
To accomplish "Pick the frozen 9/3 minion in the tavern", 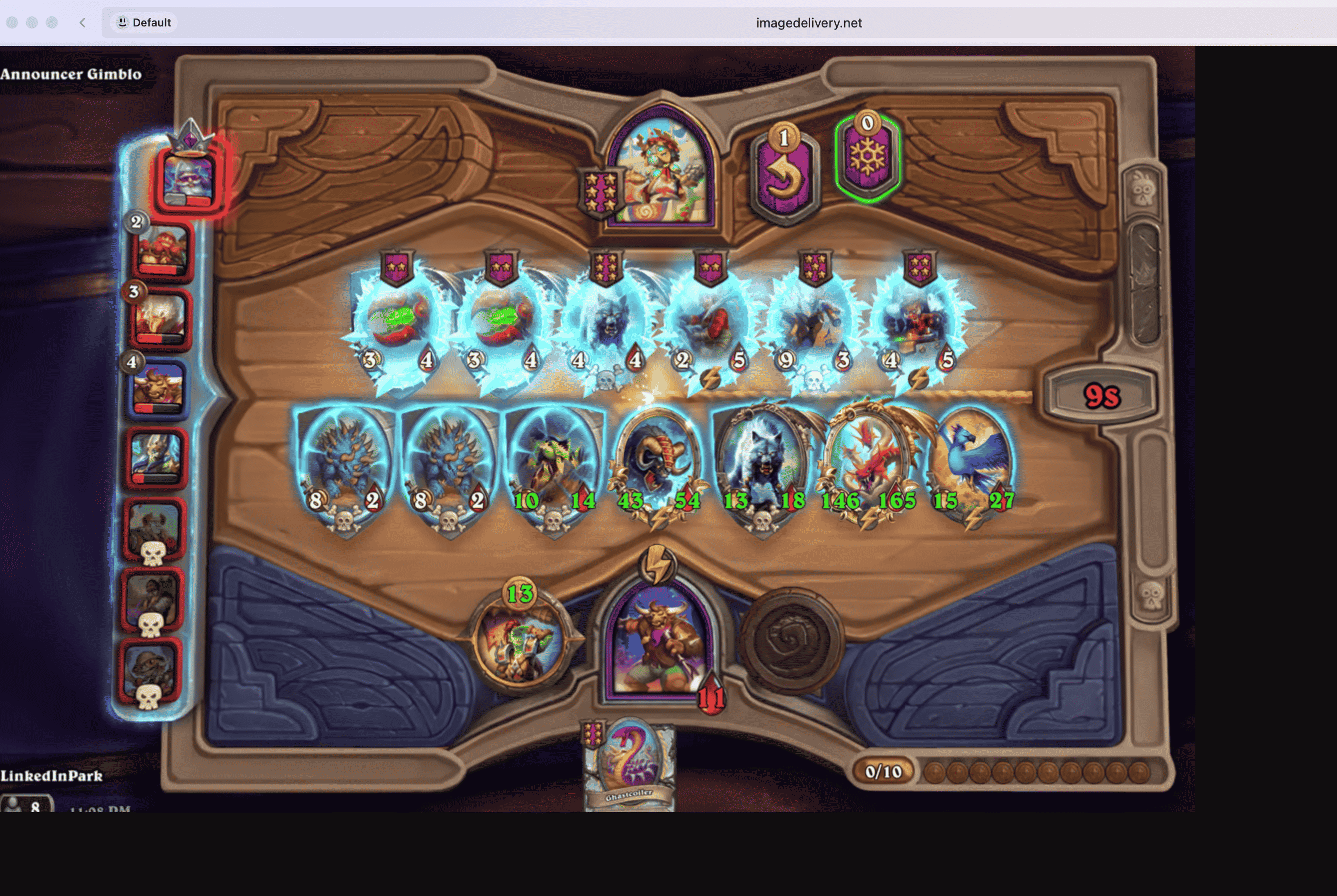I will 815,323.
